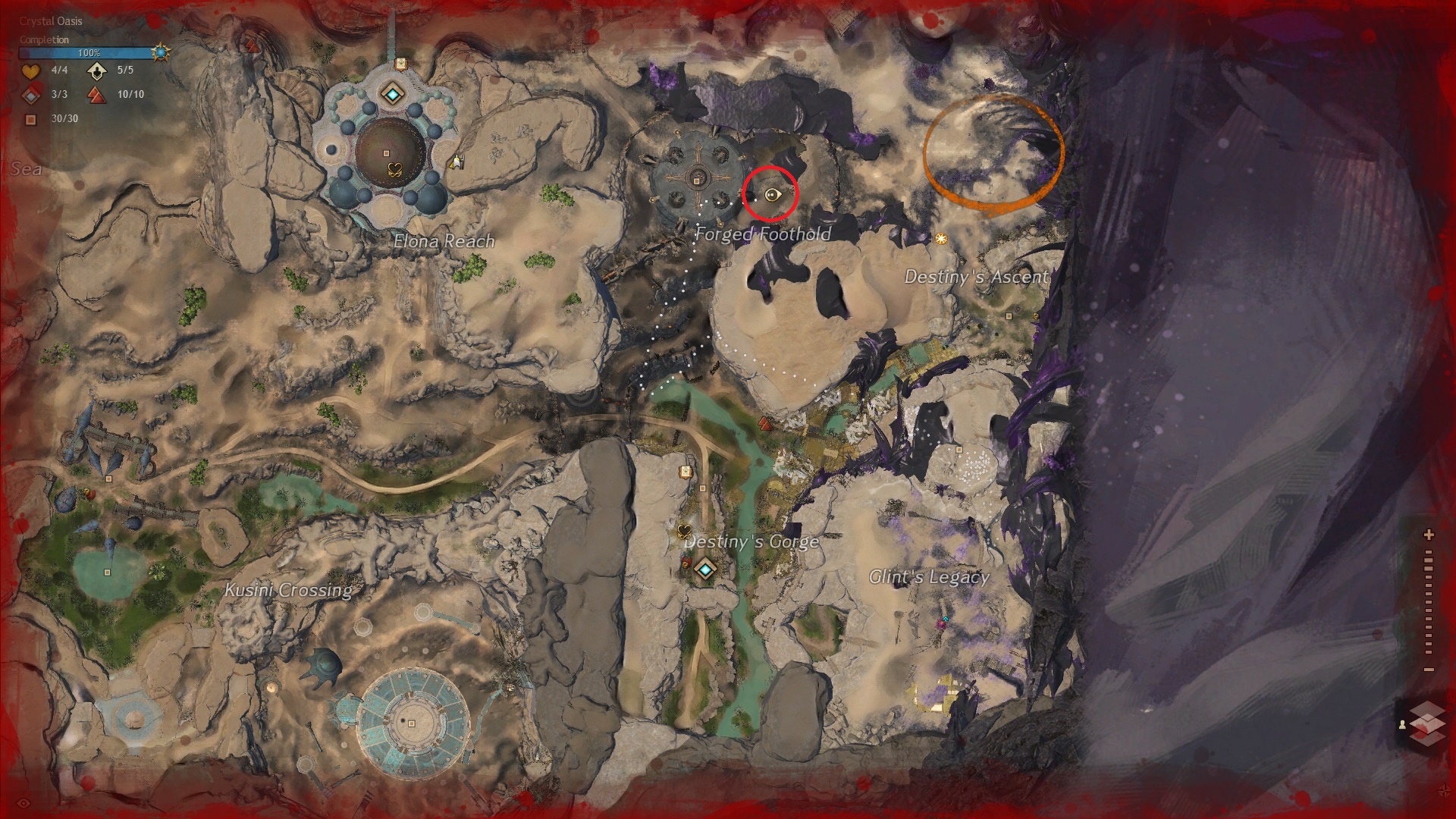This screenshot has width=1456, height=819.
Task: Select the renown heart in Elona Reach dome
Action: [394, 169]
